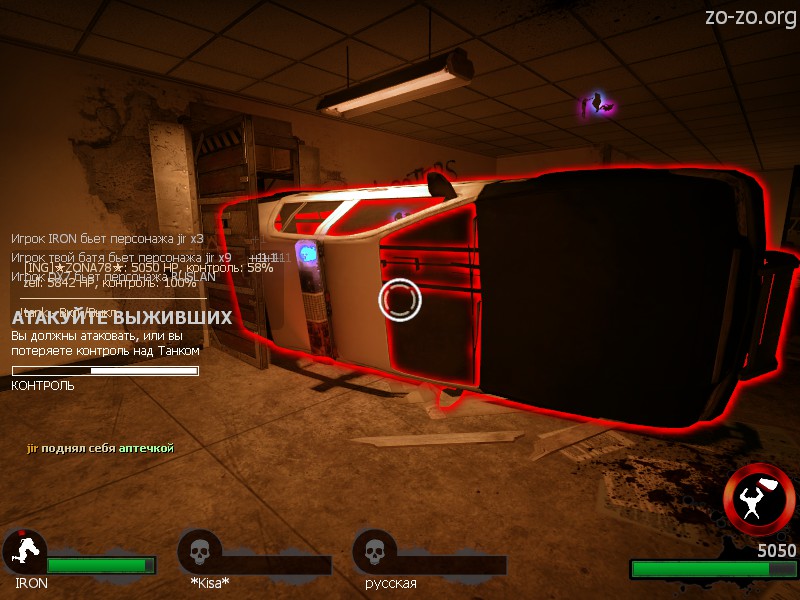Activate the Tank rock throw ability icon
800x600 pixels.
click(759, 500)
